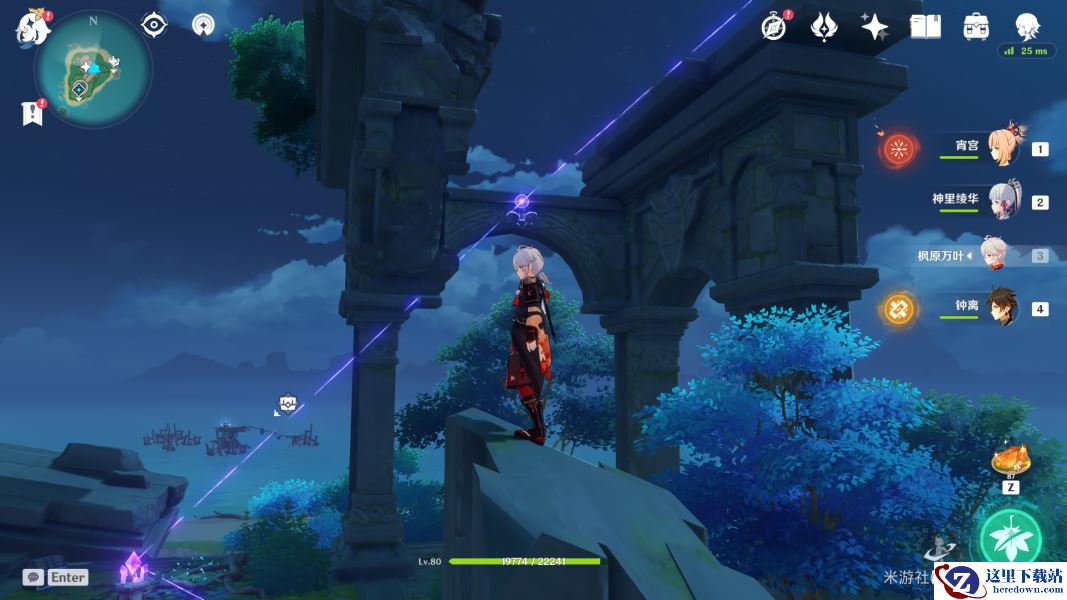Open the Wish star icon

point(874,27)
